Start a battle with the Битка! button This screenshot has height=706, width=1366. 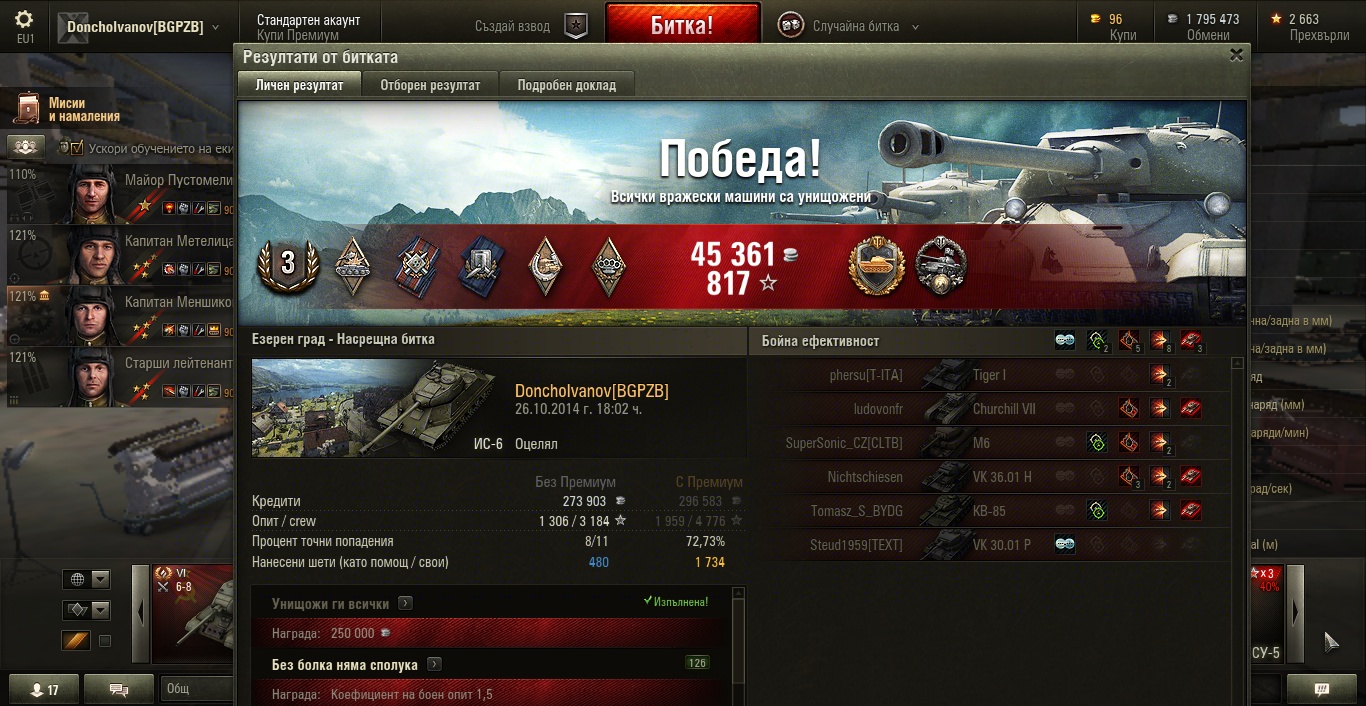[x=682, y=25]
